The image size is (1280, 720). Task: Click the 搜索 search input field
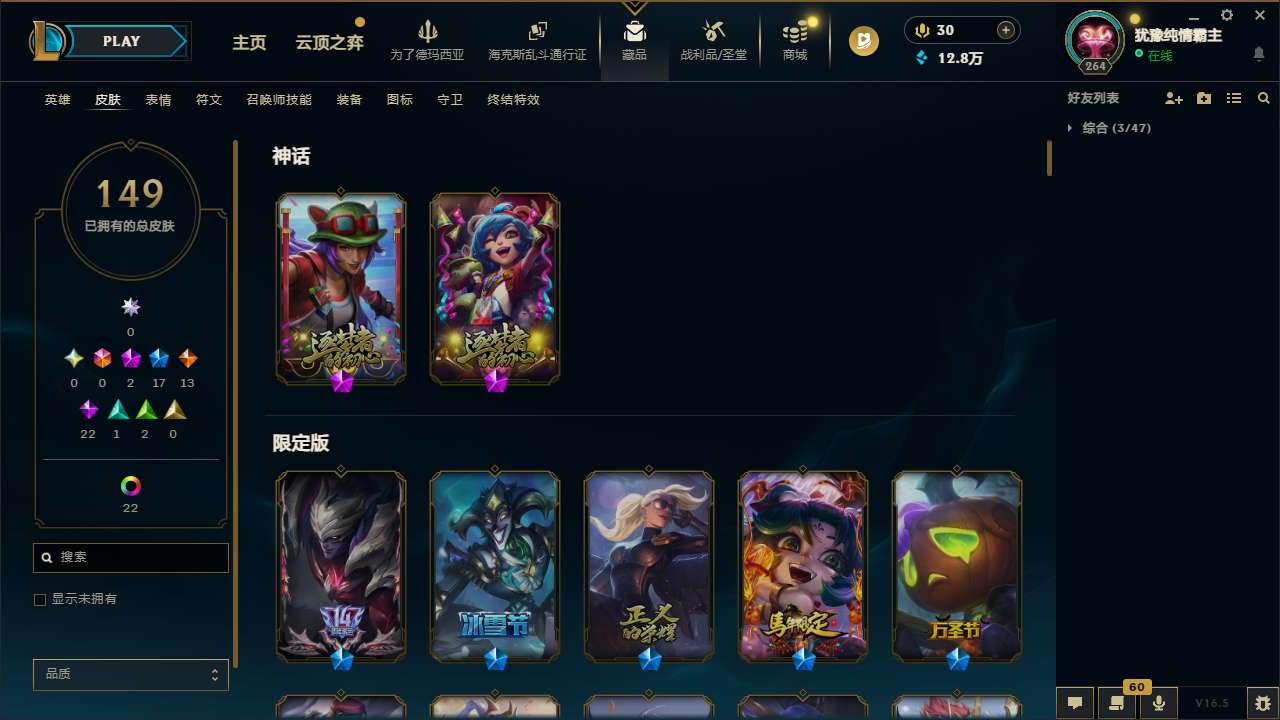(130, 558)
